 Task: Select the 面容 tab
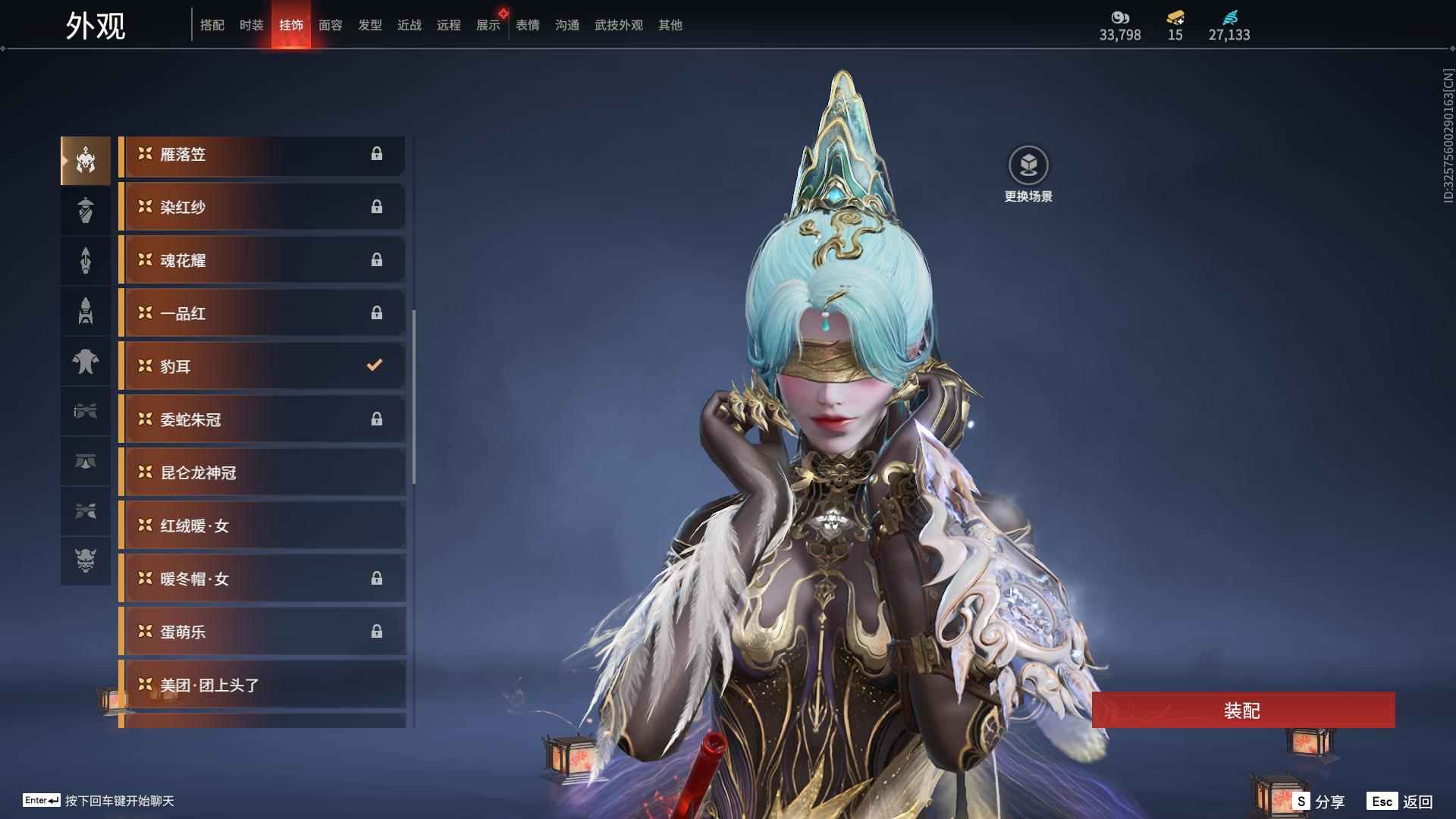click(330, 25)
